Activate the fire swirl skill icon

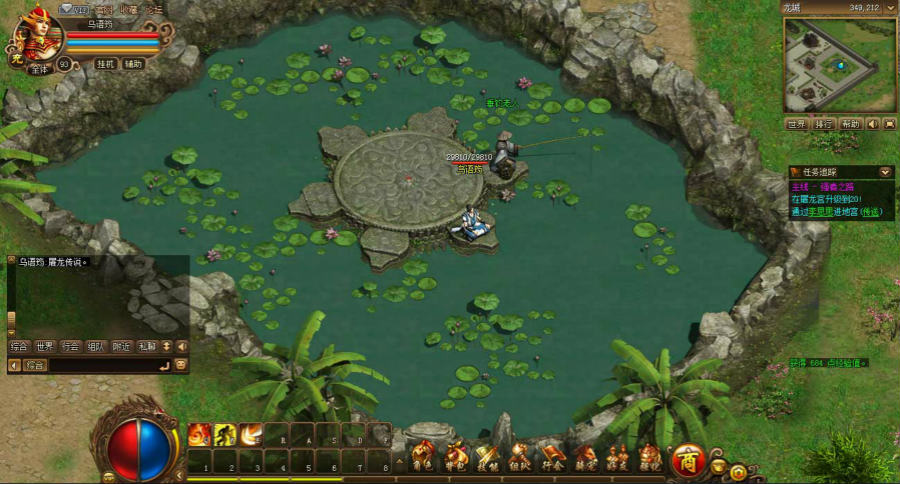coord(199,435)
